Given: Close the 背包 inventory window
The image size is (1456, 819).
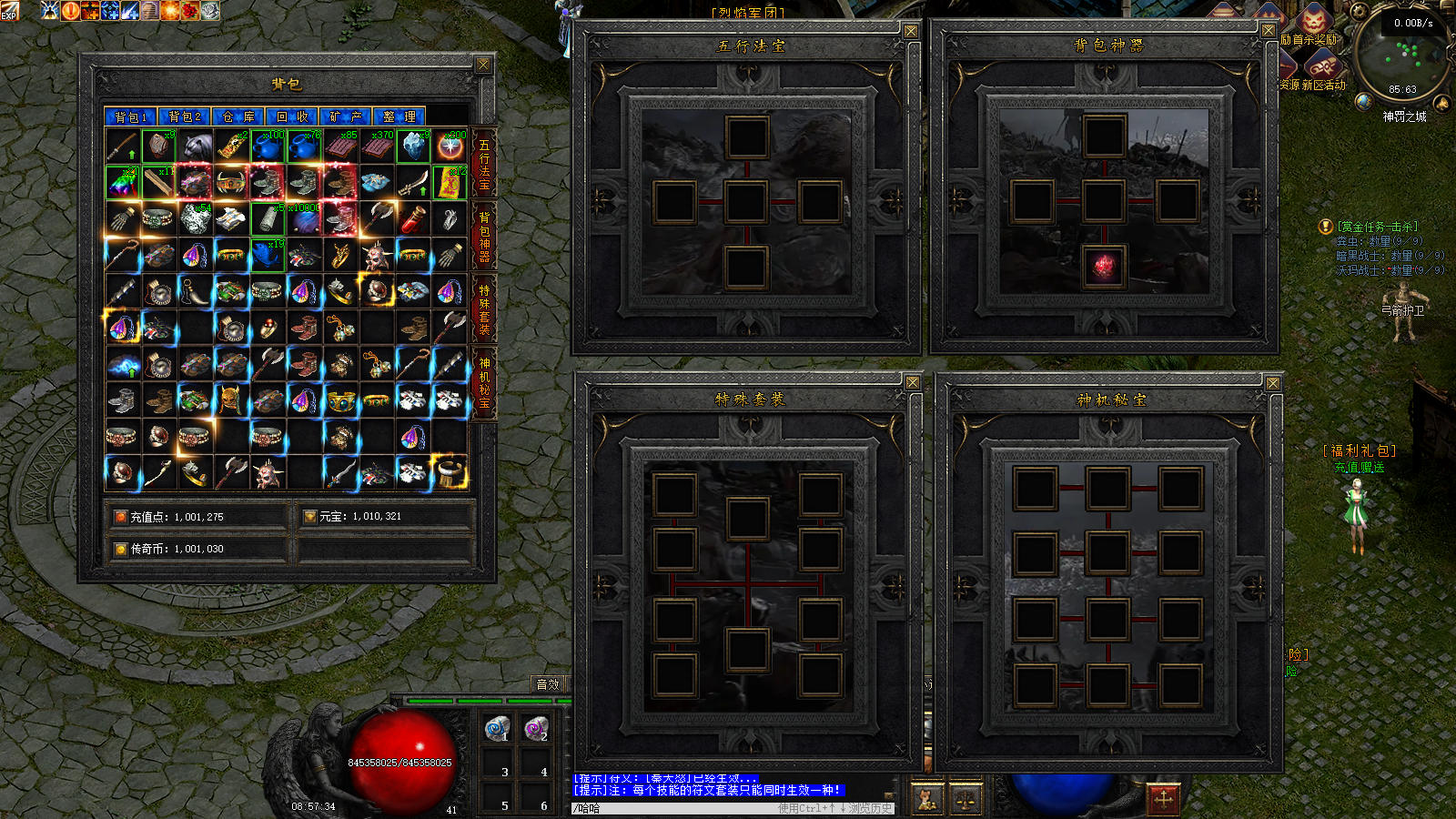Looking at the screenshot, I should point(483,65).
